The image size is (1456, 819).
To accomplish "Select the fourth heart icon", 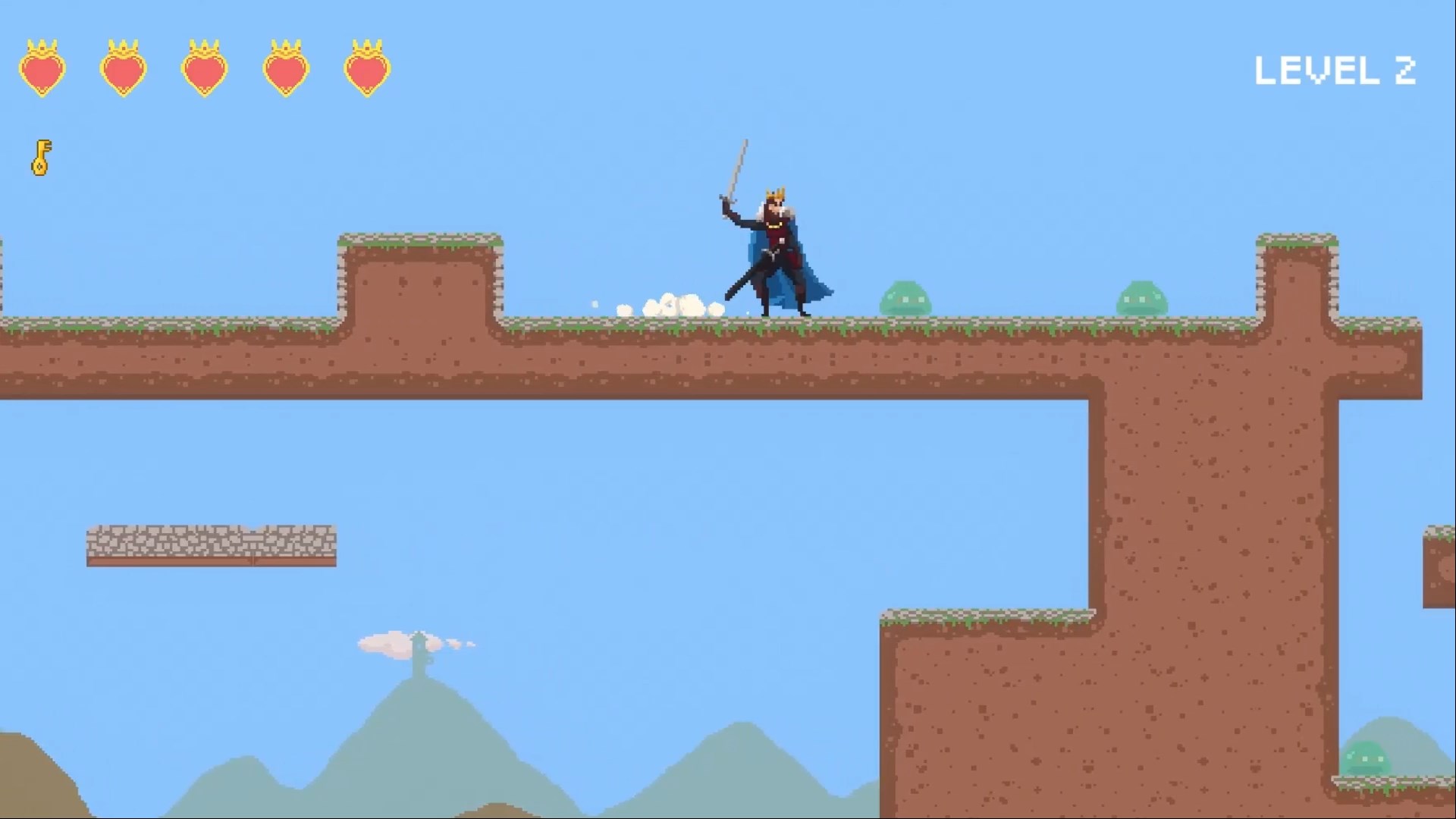I will [x=287, y=70].
